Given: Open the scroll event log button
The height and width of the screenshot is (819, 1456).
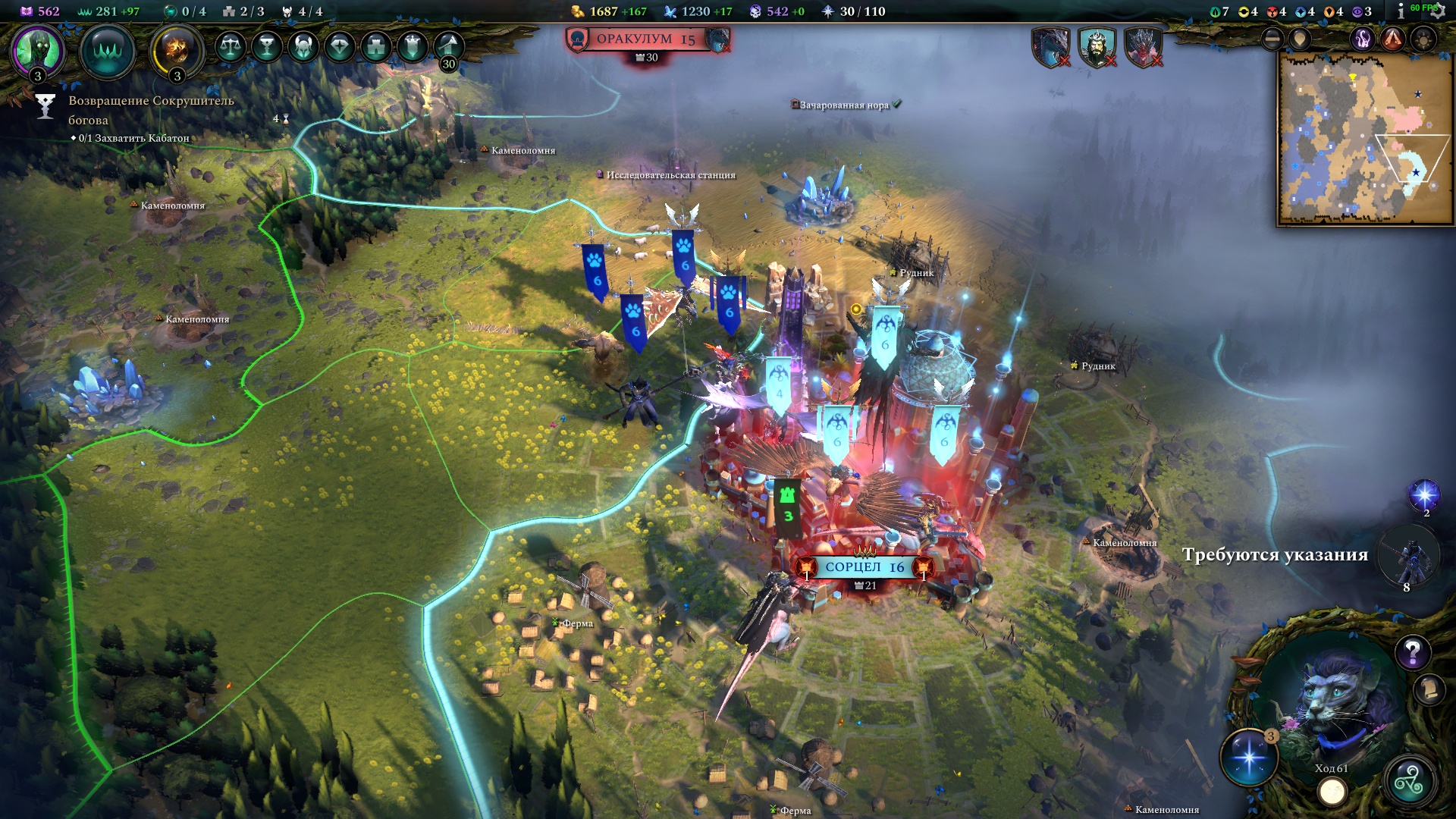Looking at the screenshot, I should (x=1429, y=689).
